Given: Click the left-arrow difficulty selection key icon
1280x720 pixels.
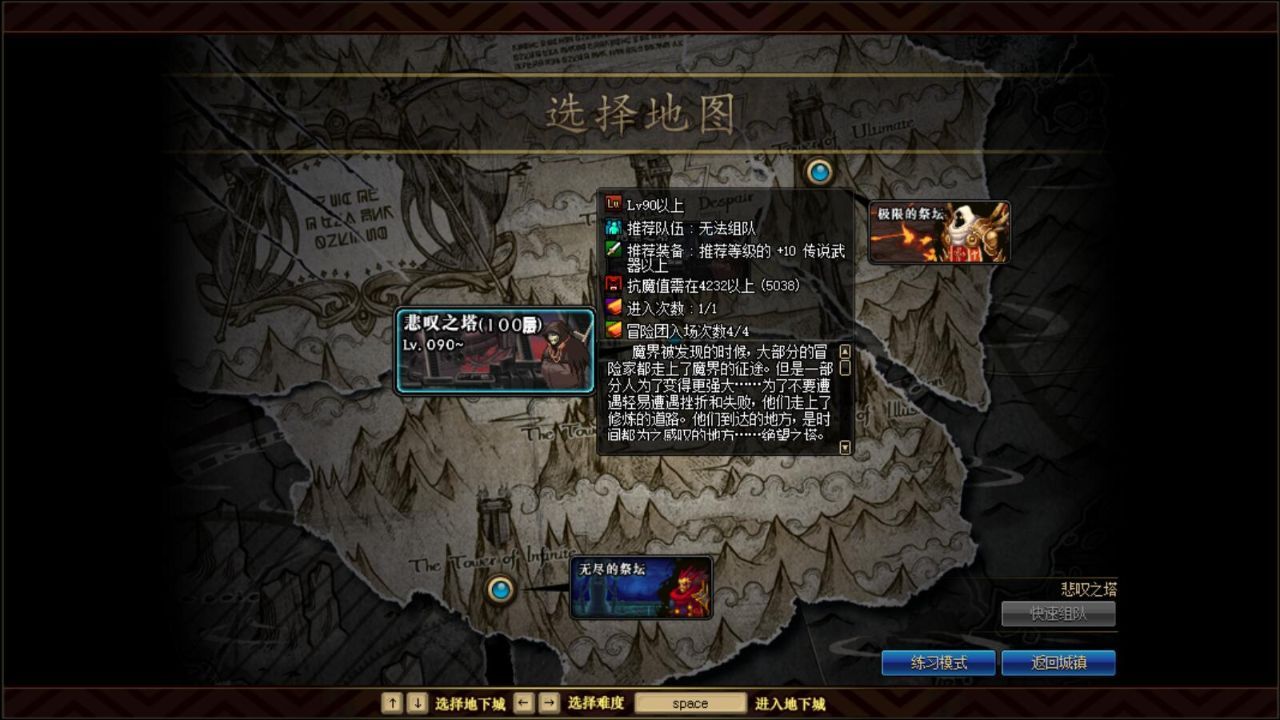Looking at the screenshot, I should pyautogui.click(x=521, y=703).
